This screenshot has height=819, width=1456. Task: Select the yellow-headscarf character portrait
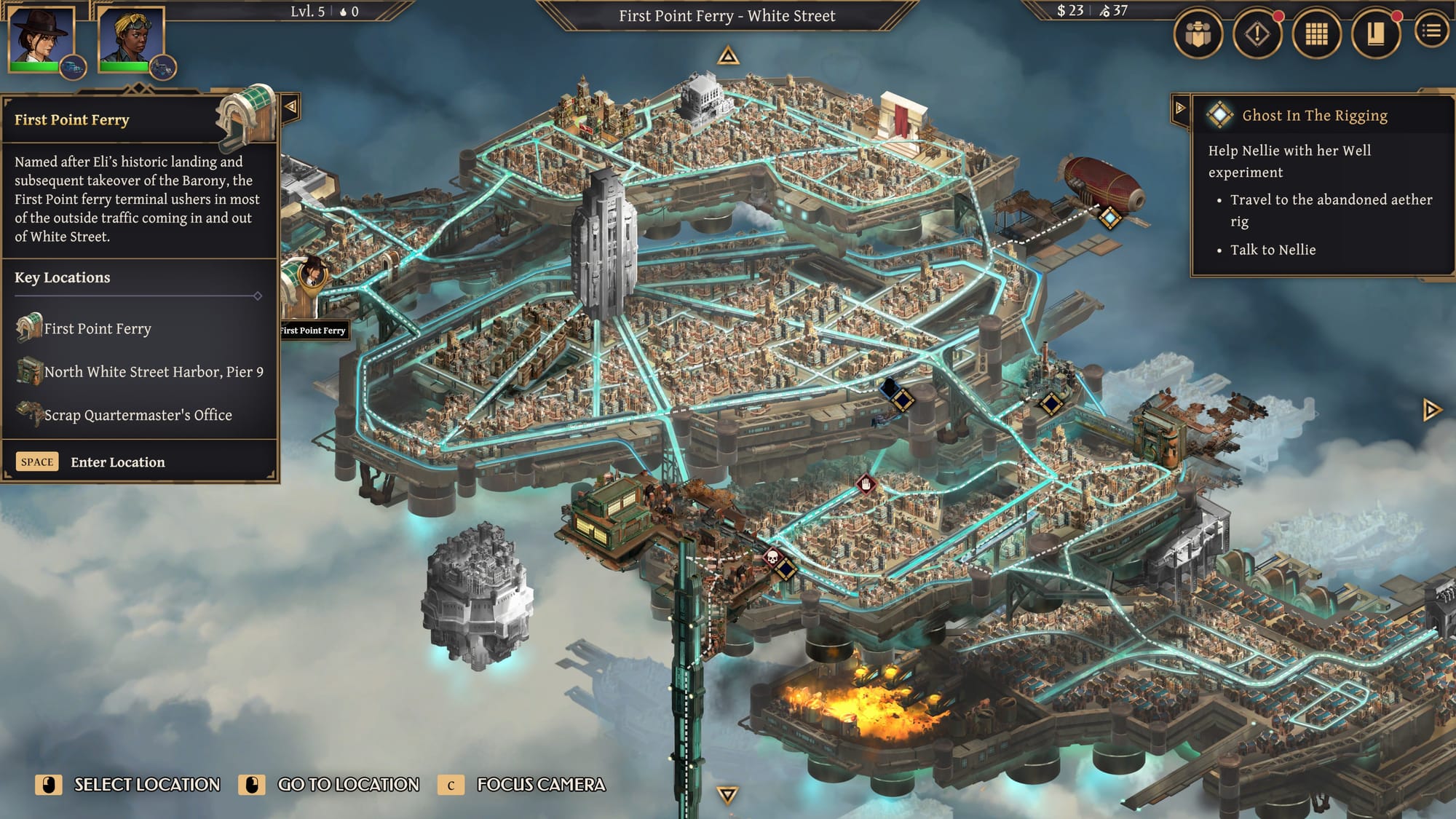[132, 36]
